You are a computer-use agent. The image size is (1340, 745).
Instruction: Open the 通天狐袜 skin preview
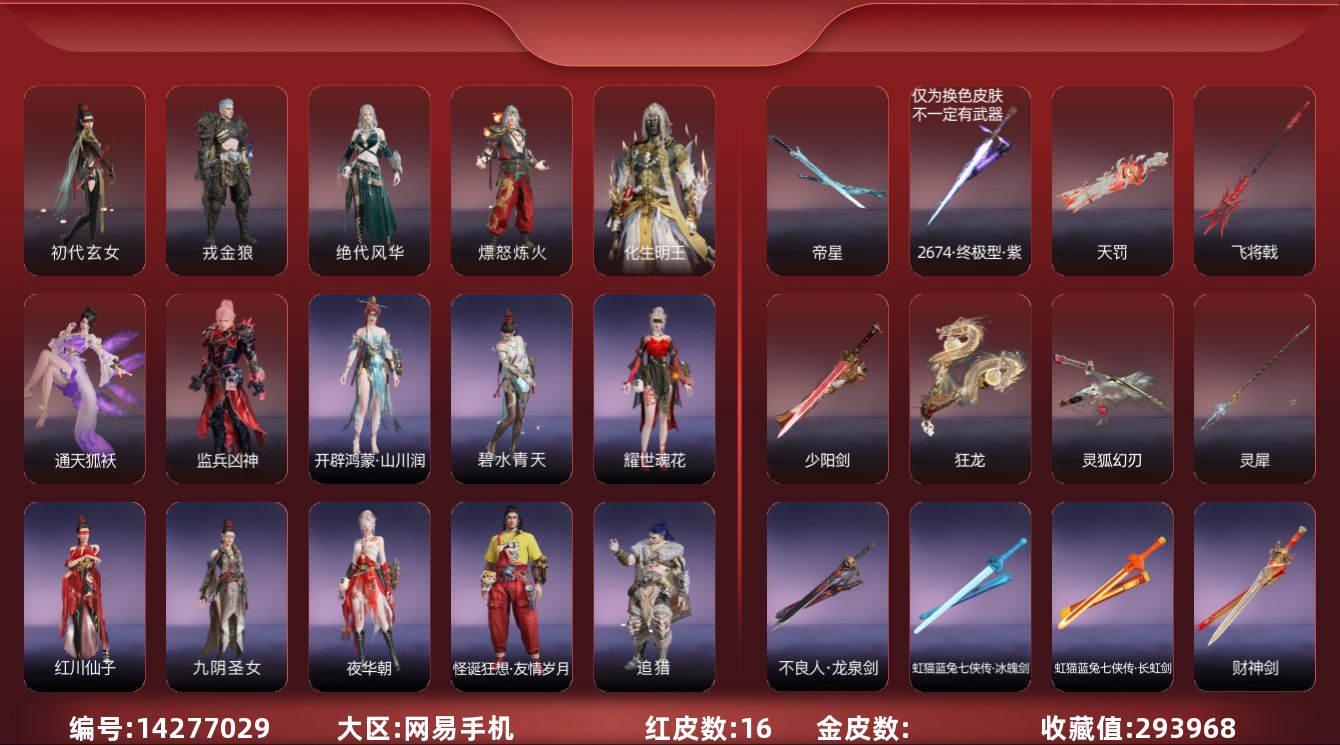(85, 385)
